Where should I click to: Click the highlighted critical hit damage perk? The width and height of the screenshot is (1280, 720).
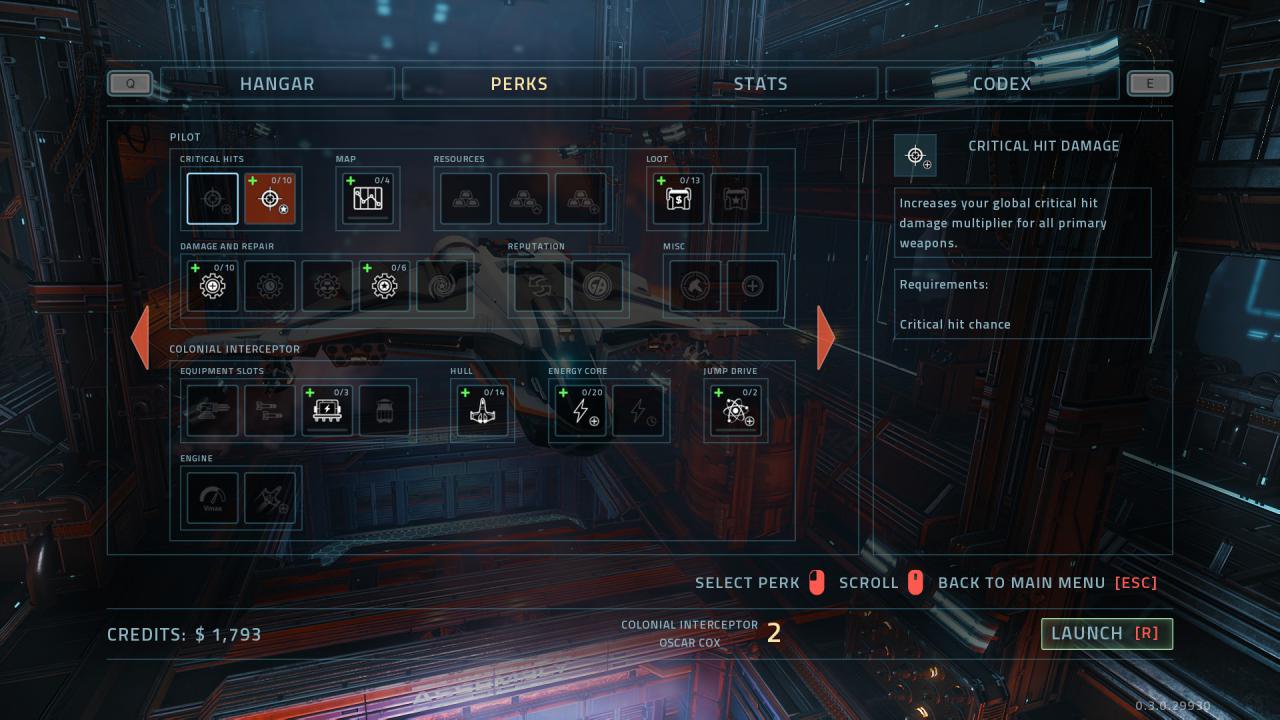212,199
